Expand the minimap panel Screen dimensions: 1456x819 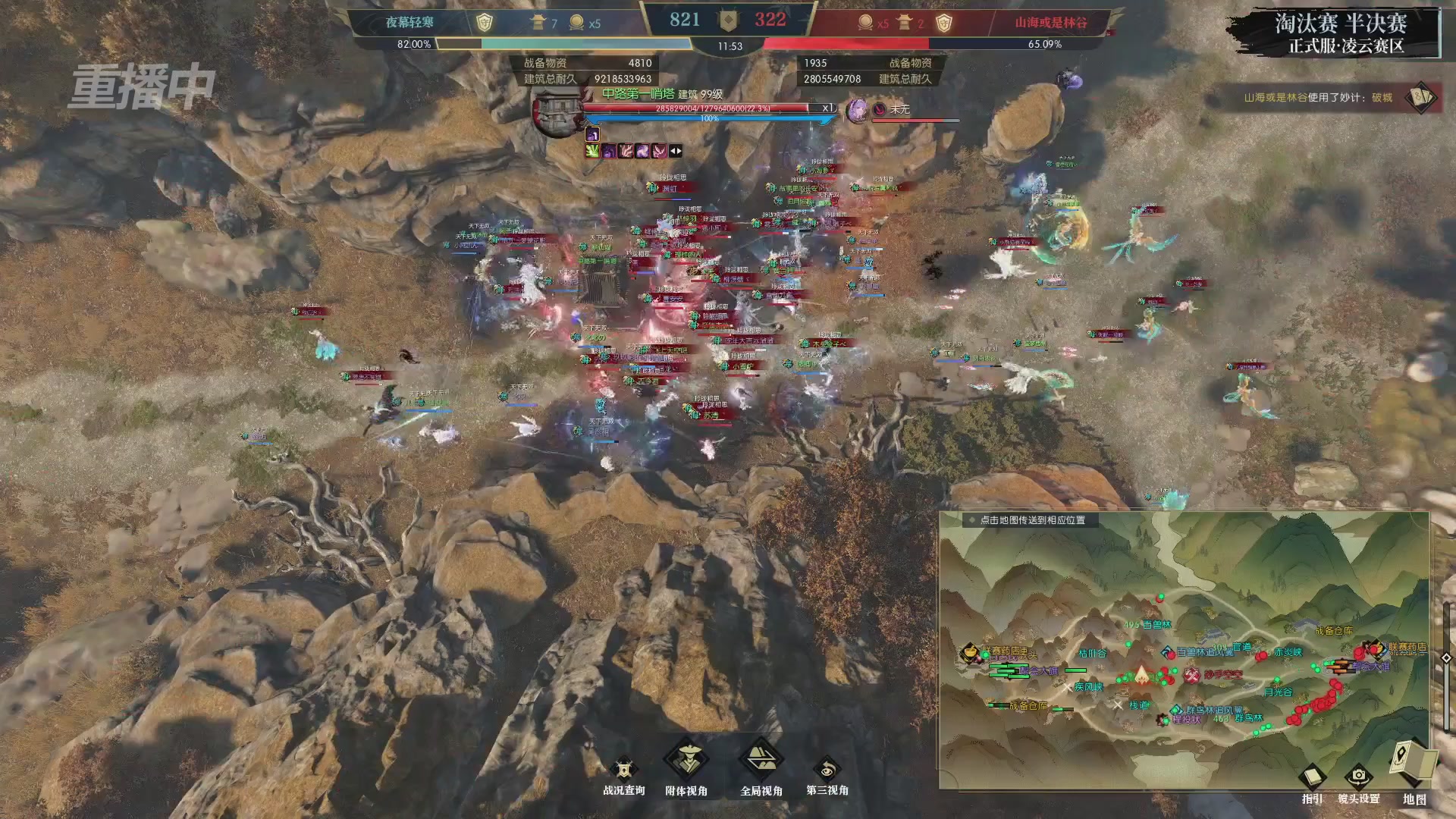pos(1445,657)
